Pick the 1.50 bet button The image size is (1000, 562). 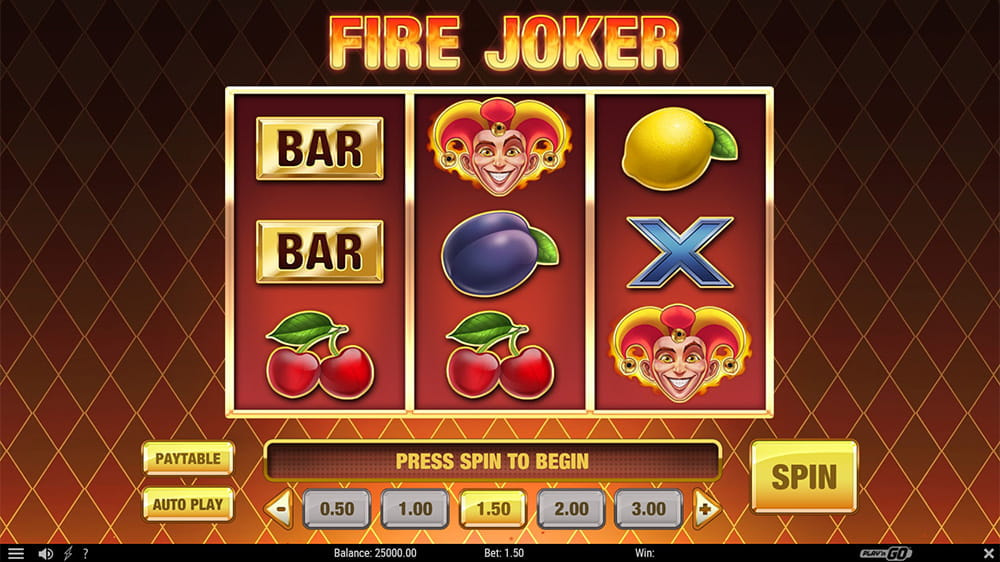[493, 508]
